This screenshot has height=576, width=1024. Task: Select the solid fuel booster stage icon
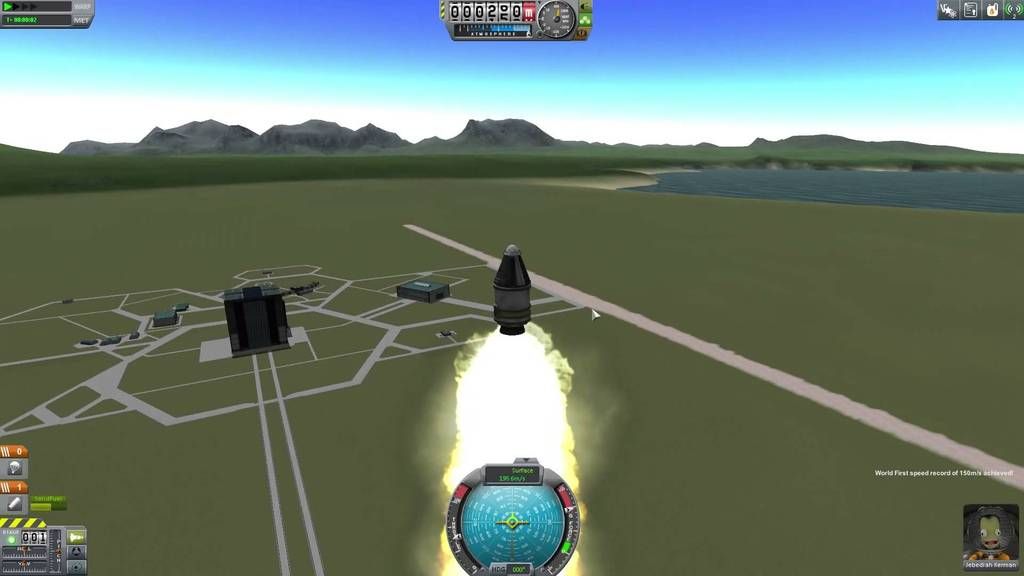click(x=15, y=503)
